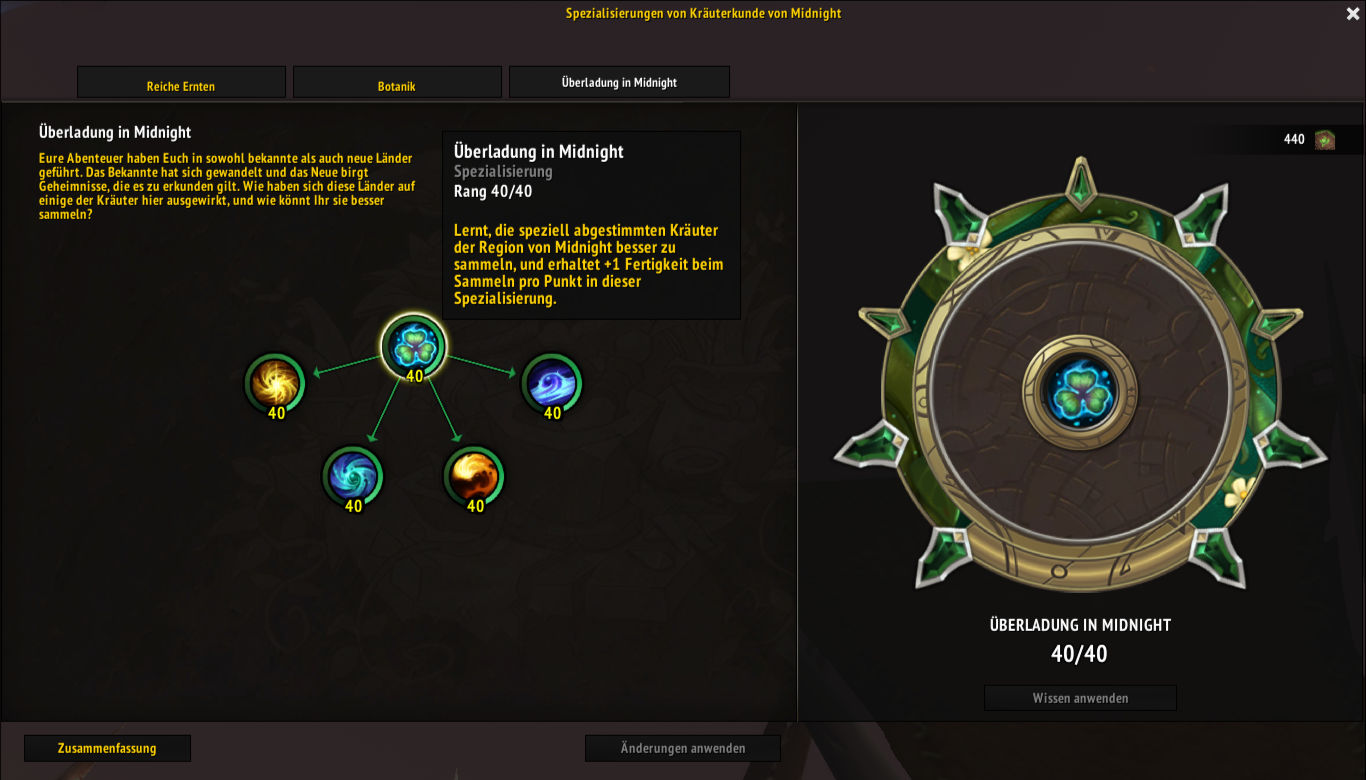This screenshot has height=780, width=1366.
Task: Choose the orange fire specialization node
Action: (475, 475)
